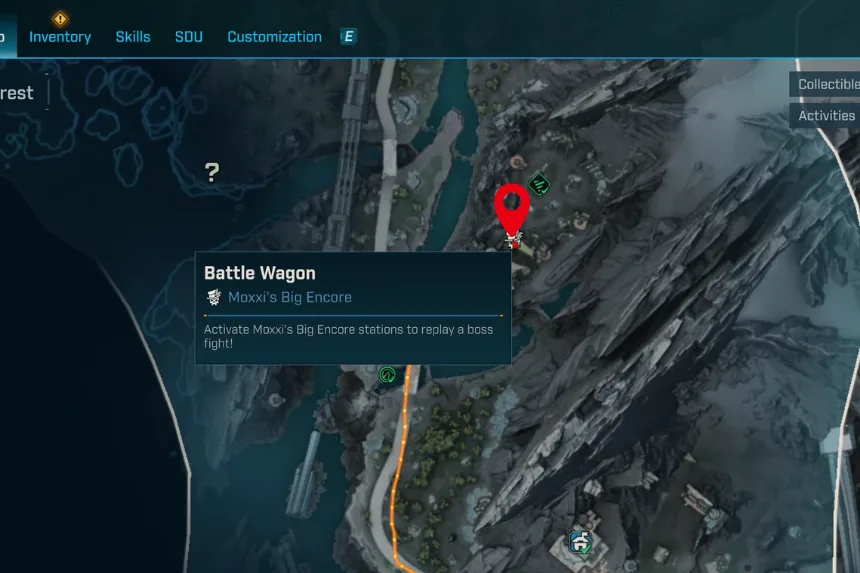Select the blue house marker with checkmark
860x573 pixels.
click(x=581, y=542)
